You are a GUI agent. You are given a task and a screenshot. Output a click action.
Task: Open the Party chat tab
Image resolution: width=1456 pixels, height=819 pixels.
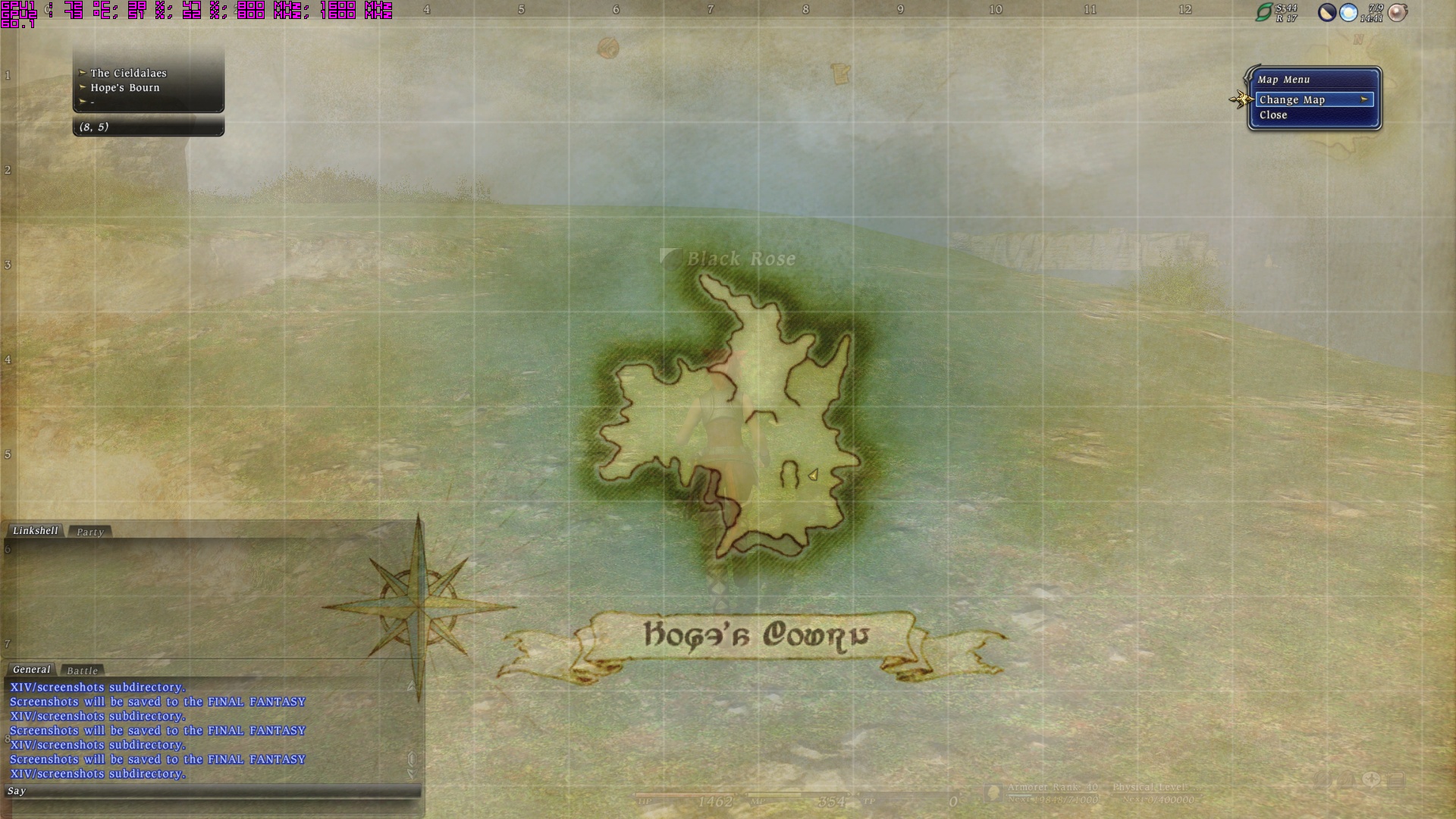(89, 532)
